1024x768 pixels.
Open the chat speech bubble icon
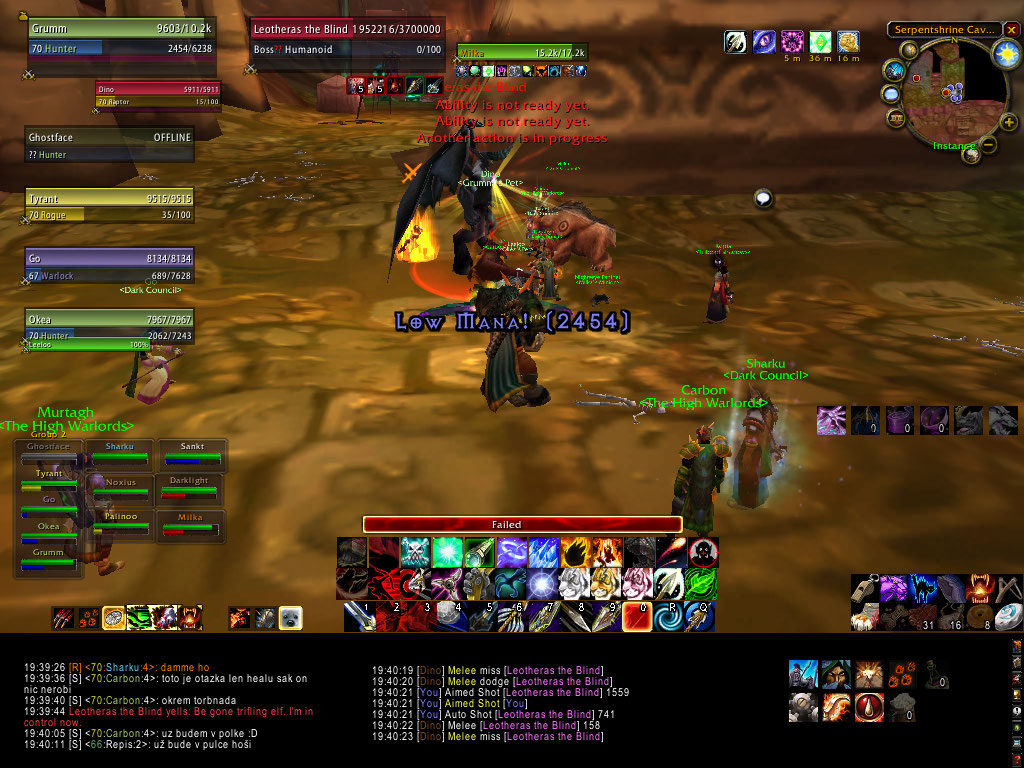(764, 199)
